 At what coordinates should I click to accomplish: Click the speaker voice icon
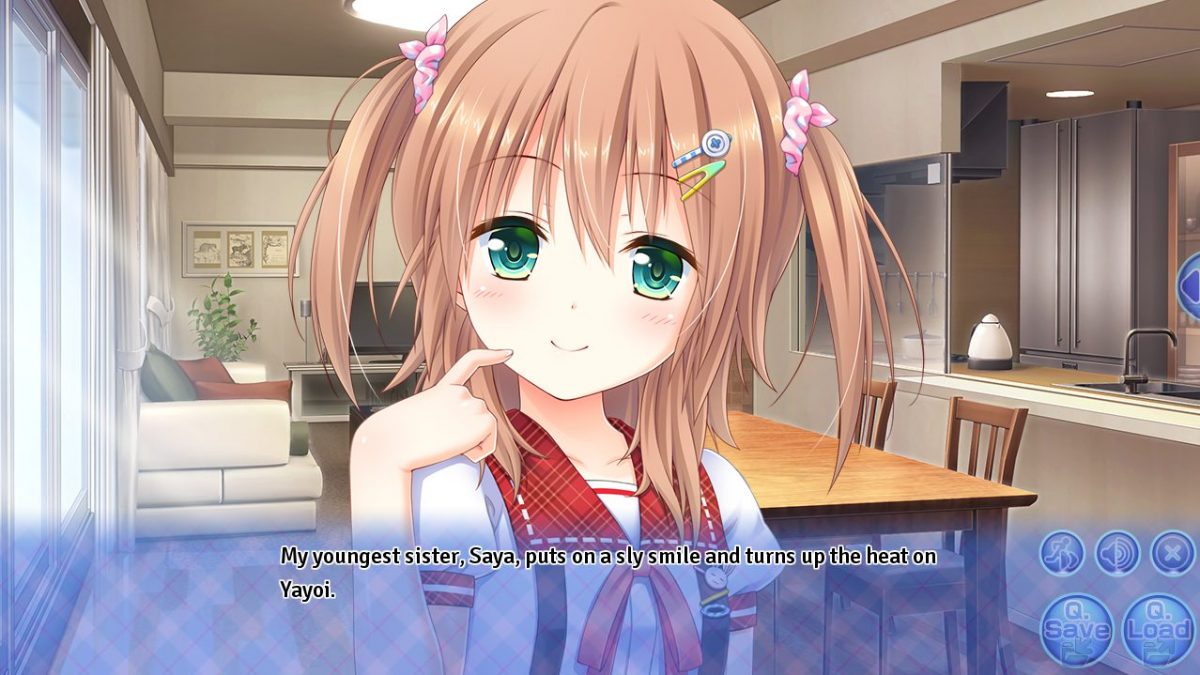[x=1117, y=552]
